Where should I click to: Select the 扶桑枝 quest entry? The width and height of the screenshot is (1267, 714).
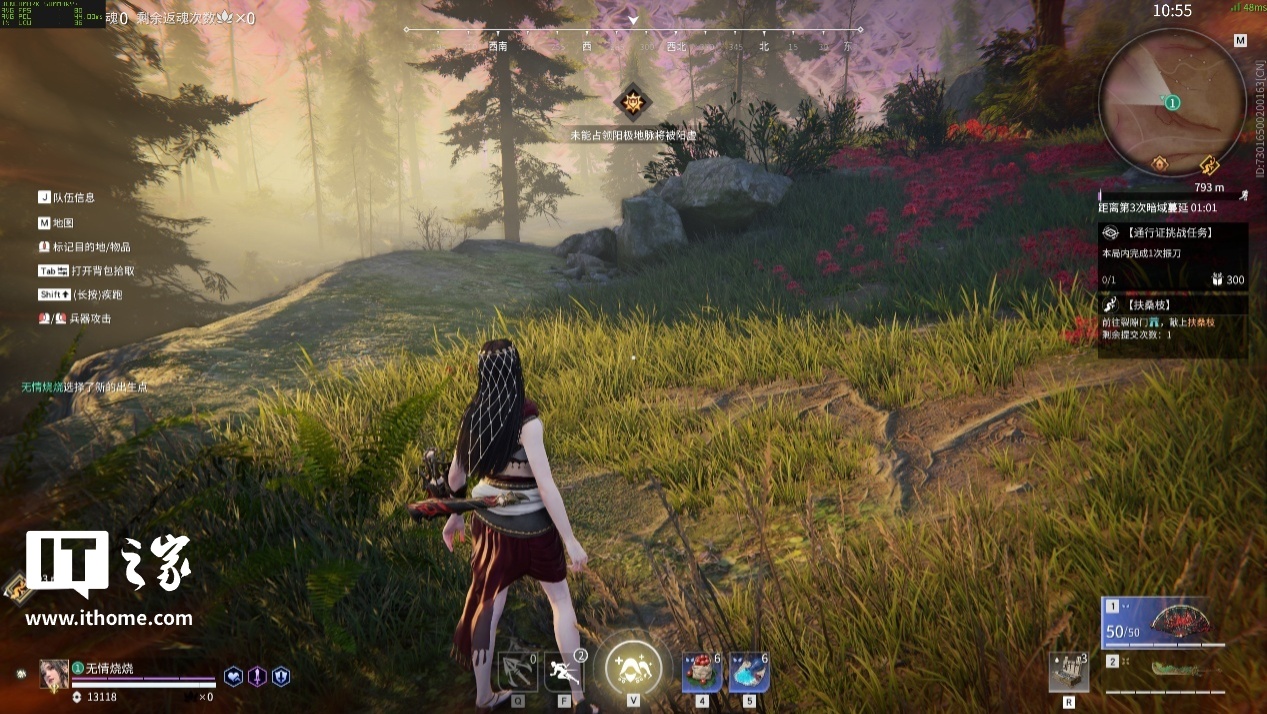click(x=1172, y=303)
